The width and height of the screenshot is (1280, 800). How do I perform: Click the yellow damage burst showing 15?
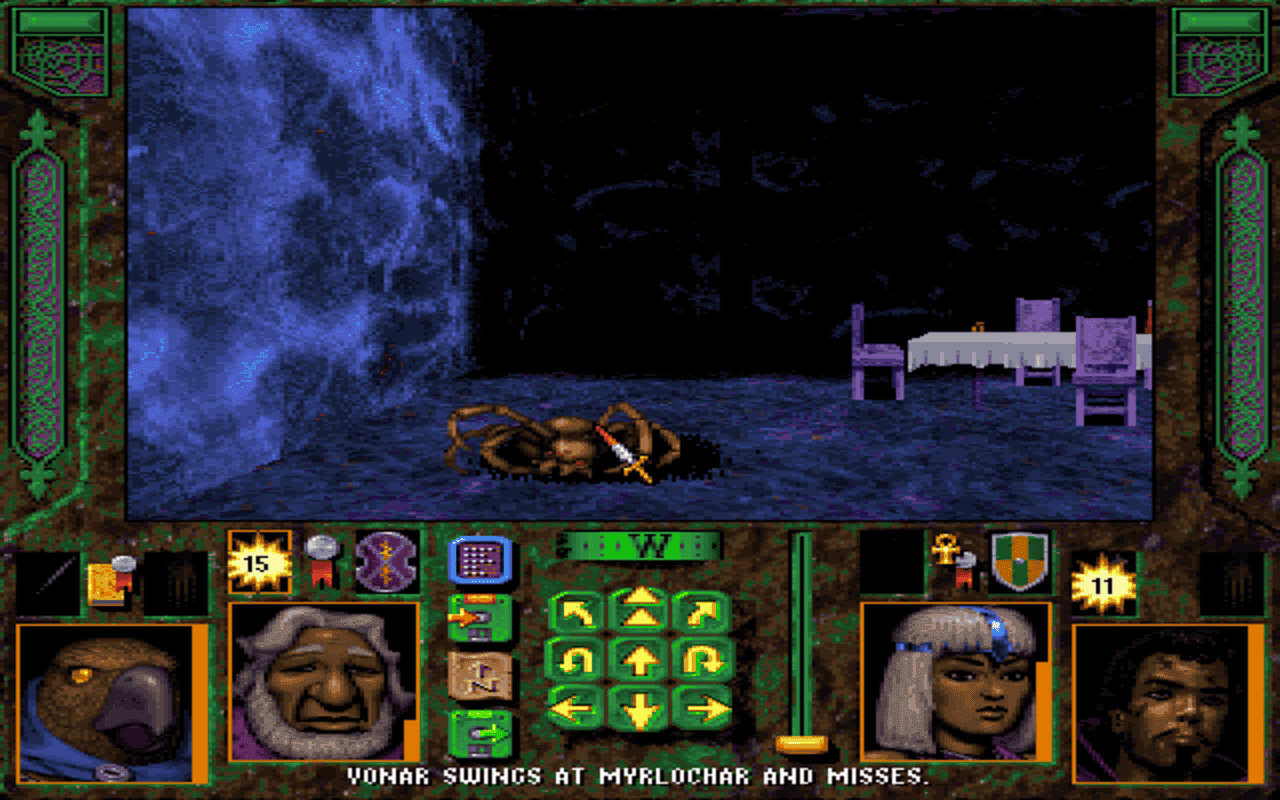click(258, 563)
